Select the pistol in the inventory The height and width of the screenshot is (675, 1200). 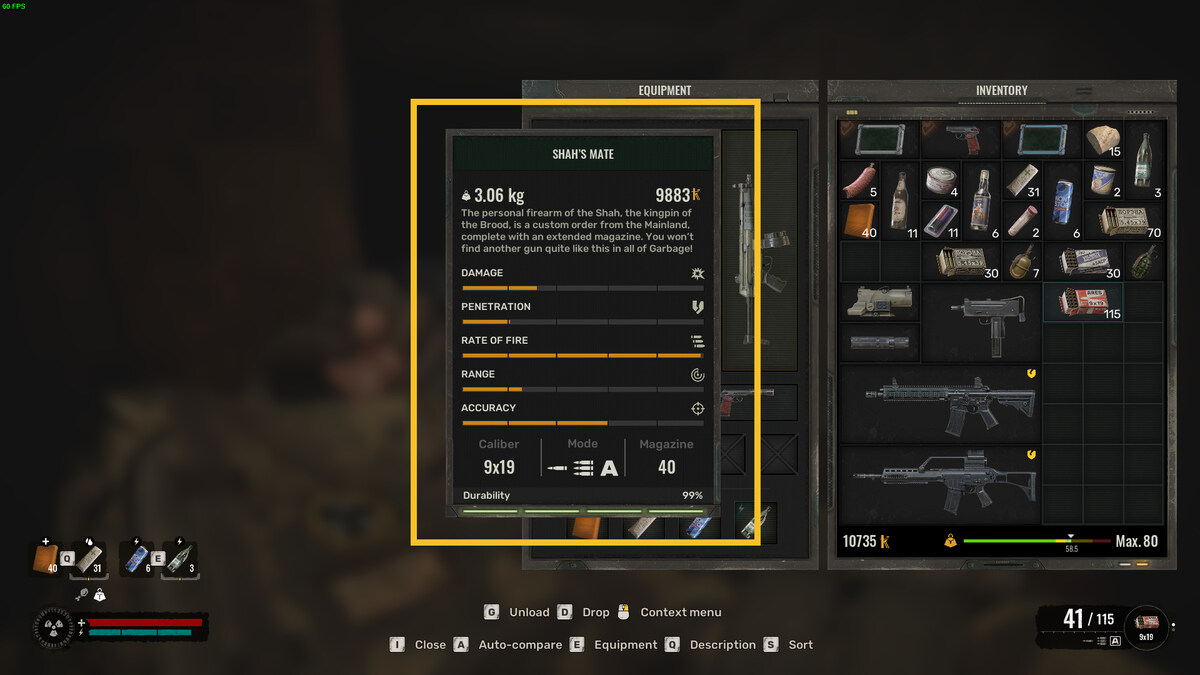pyautogui.click(x=960, y=139)
